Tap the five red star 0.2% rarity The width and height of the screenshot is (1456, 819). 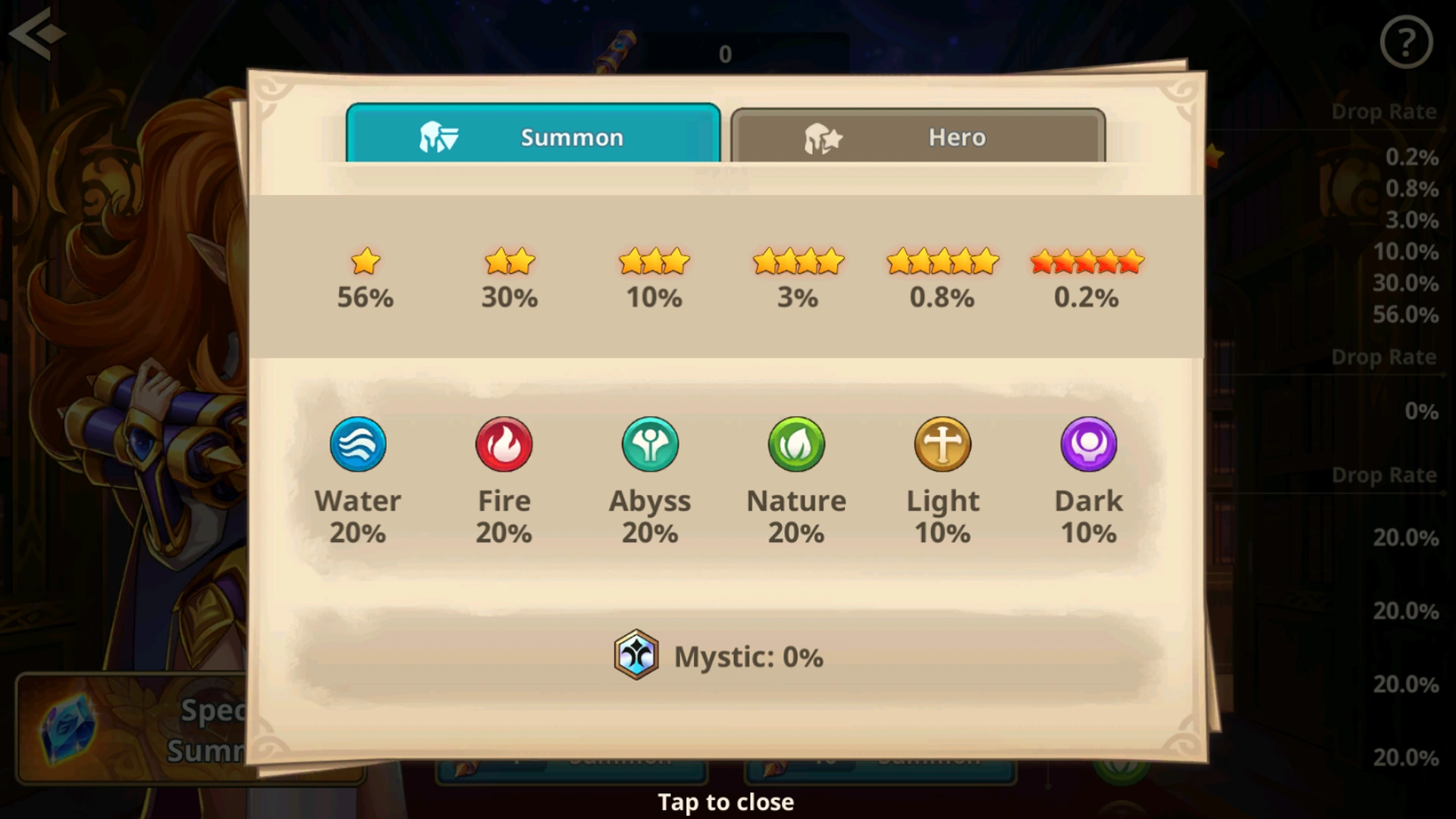click(x=1087, y=279)
